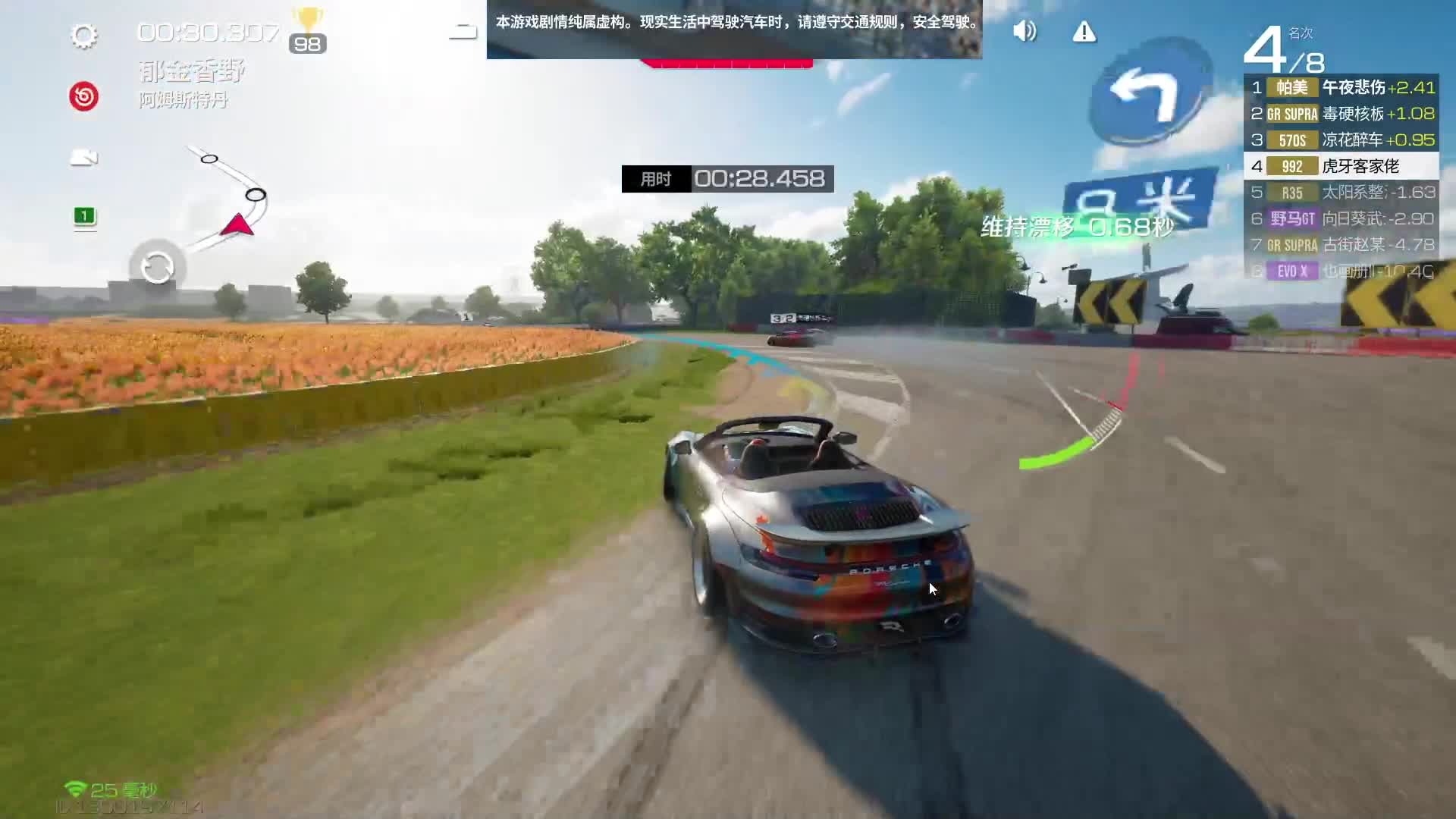Select 野马GT racer in sixth place
The image size is (1456, 819).
coord(1341,219)
